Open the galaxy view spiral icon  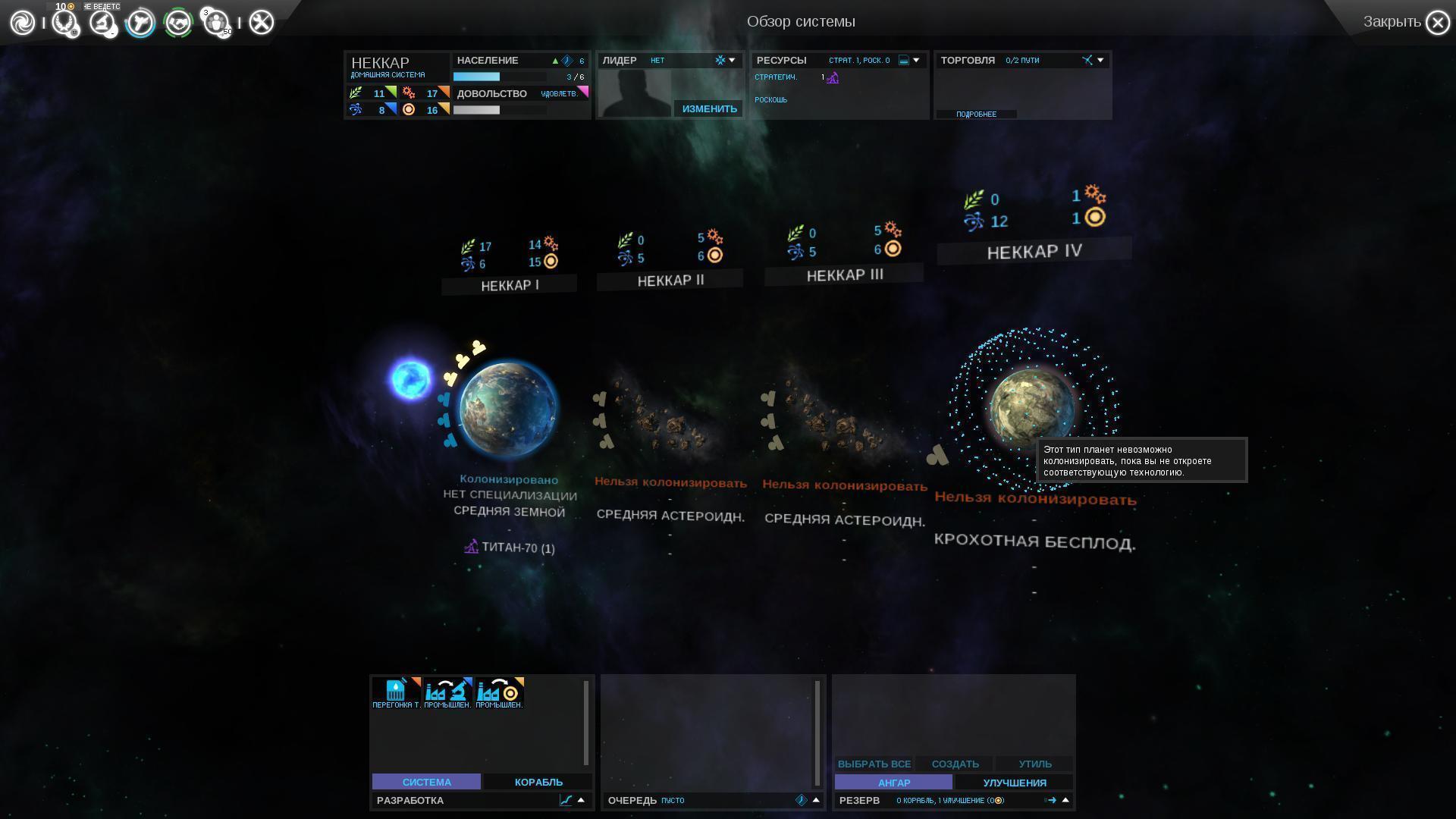(x=23, y=23)
